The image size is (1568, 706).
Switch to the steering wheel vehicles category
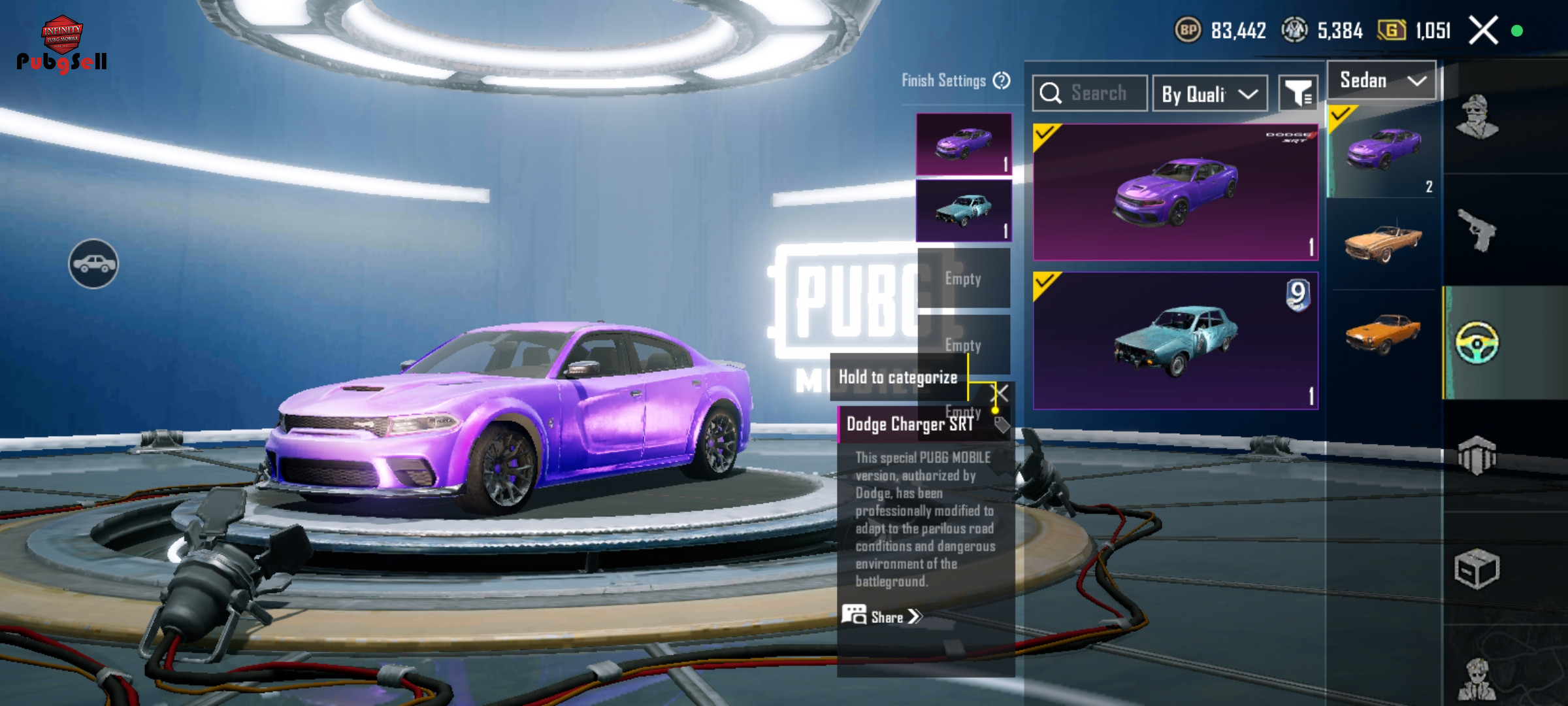1477,343
